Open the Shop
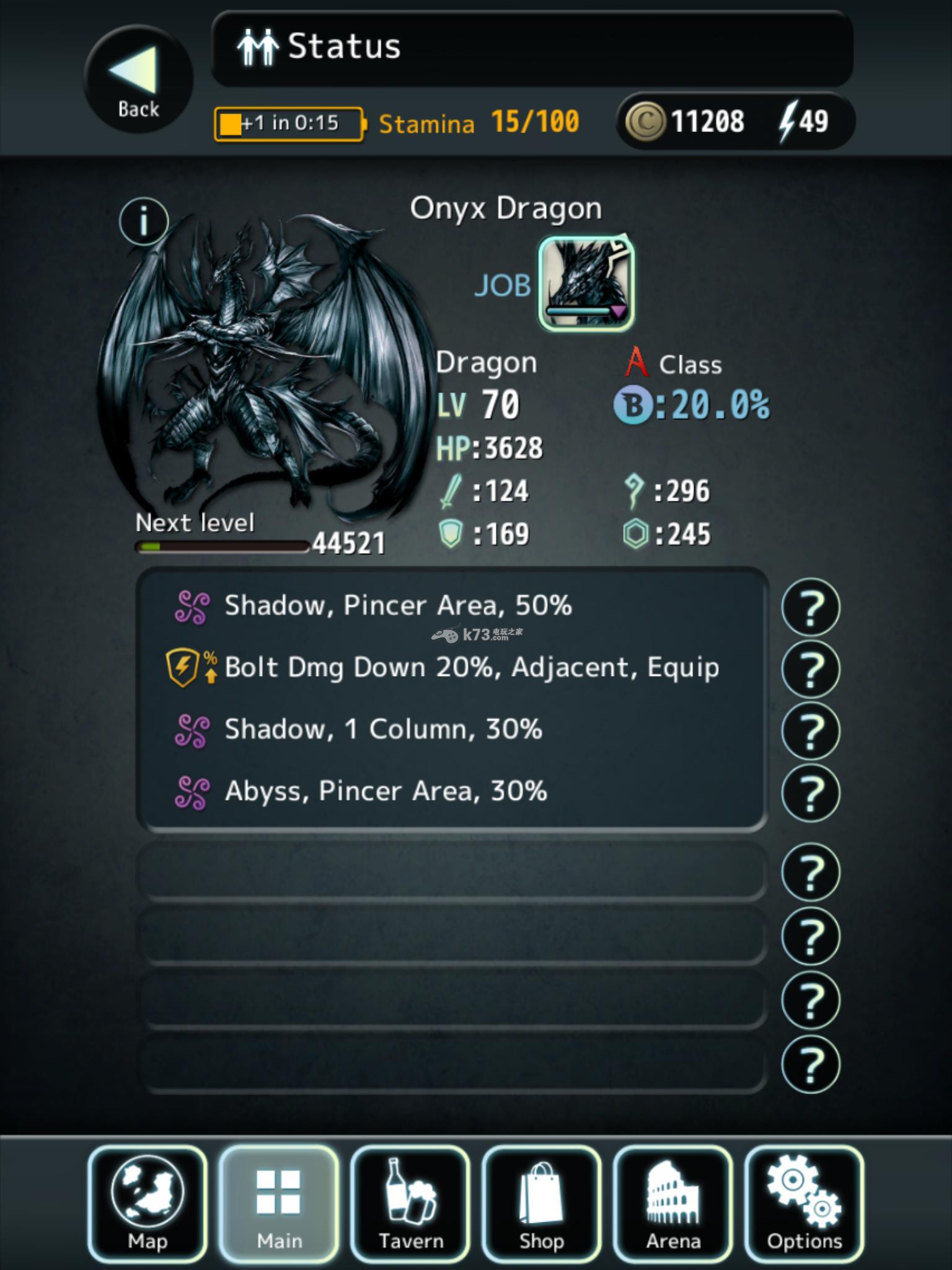This screenshot has height=1270, width=952. coord(542,1204)
